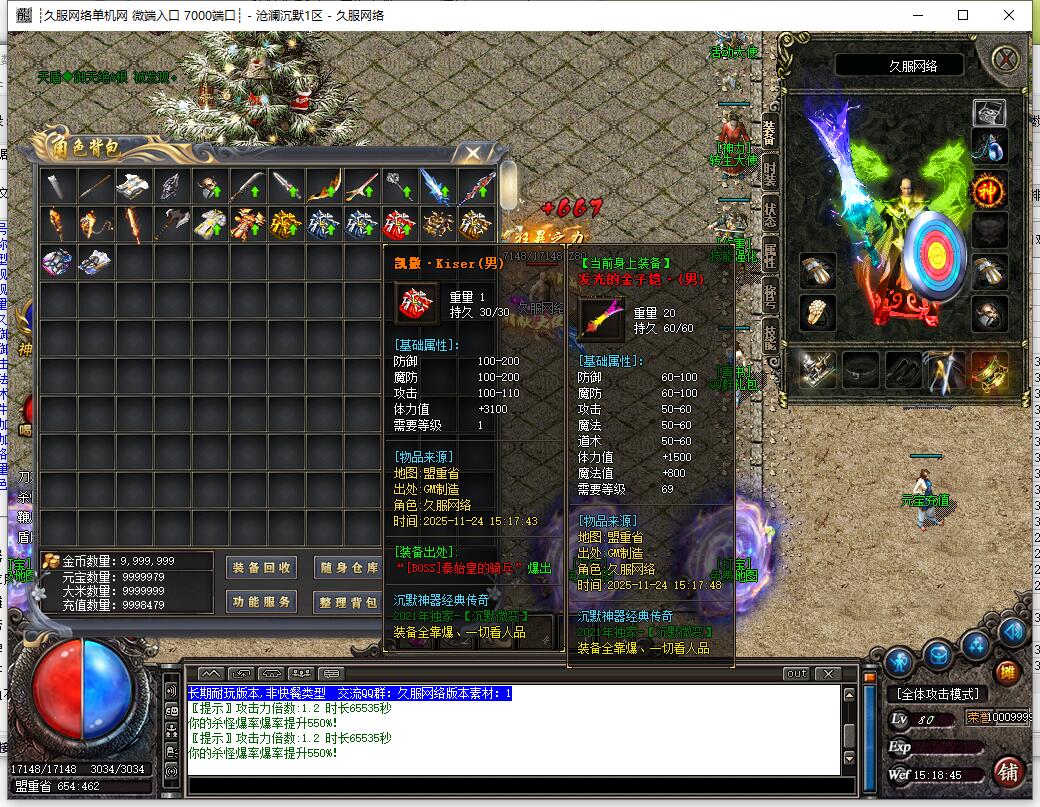Select the red Kiser armor in the backpack
This screenshot has height=807, width=1040.
click(x=399, y=223)
